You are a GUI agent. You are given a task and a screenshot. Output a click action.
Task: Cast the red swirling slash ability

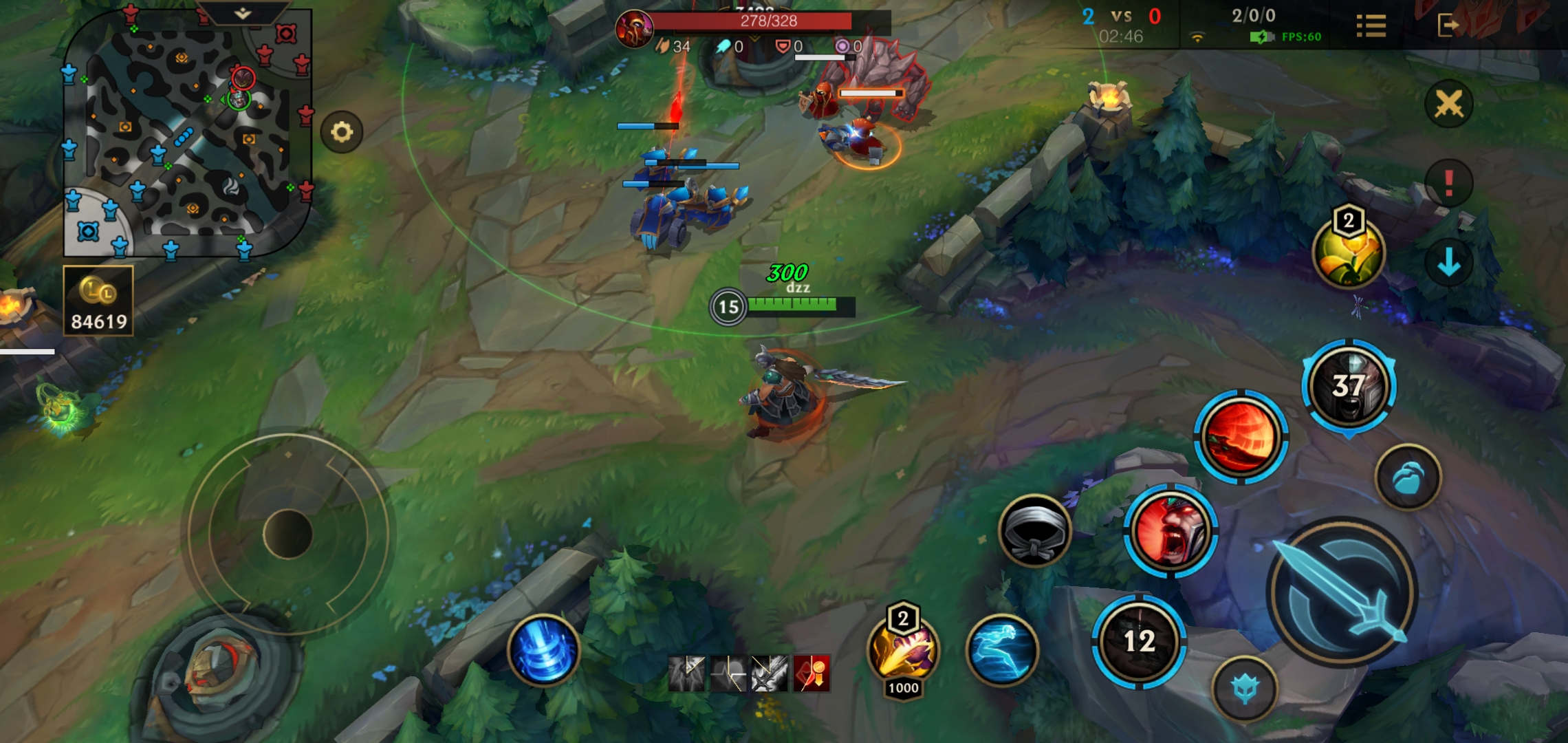[1241, 437]
